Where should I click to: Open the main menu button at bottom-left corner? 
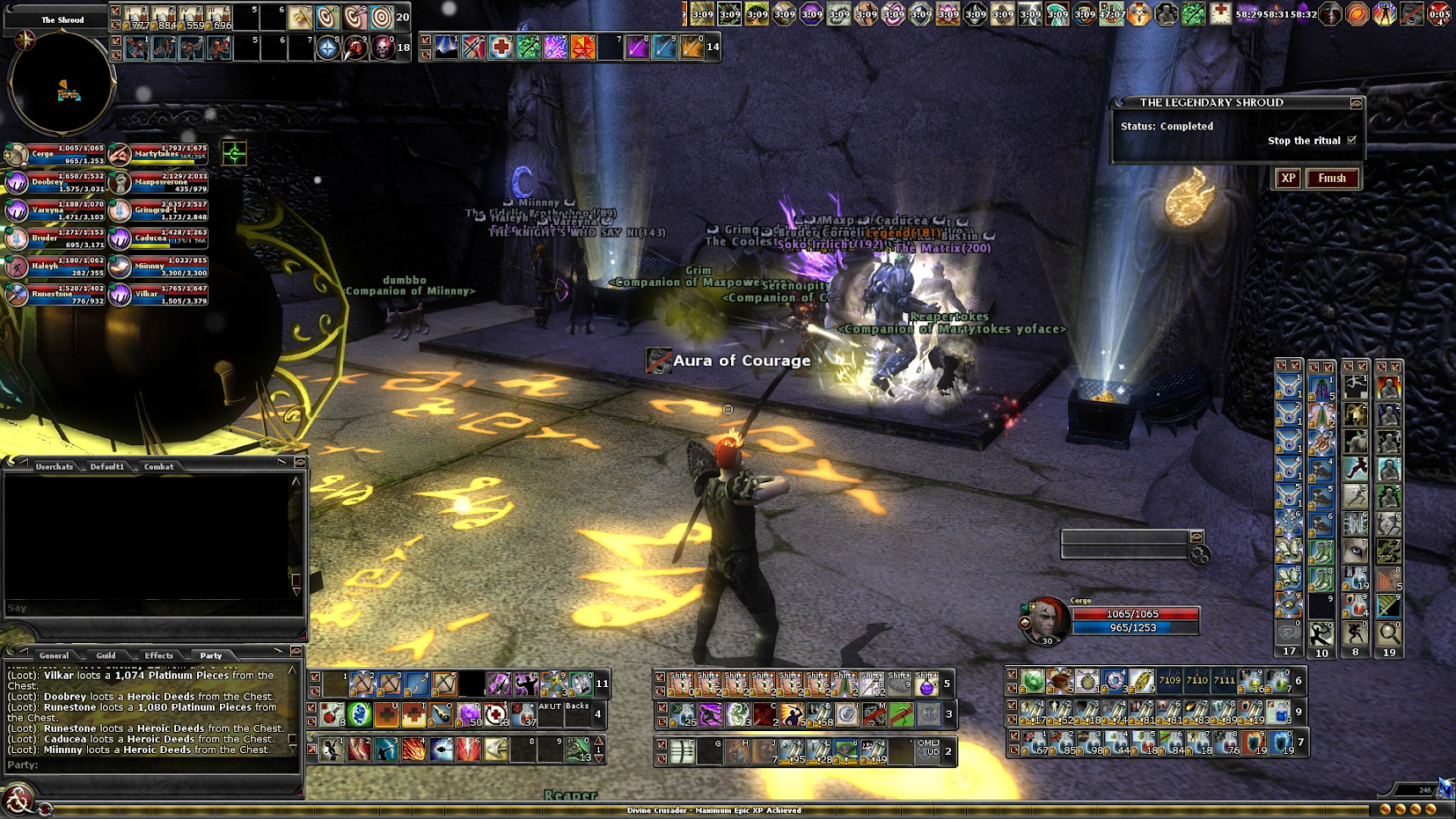tap(17, 800)
